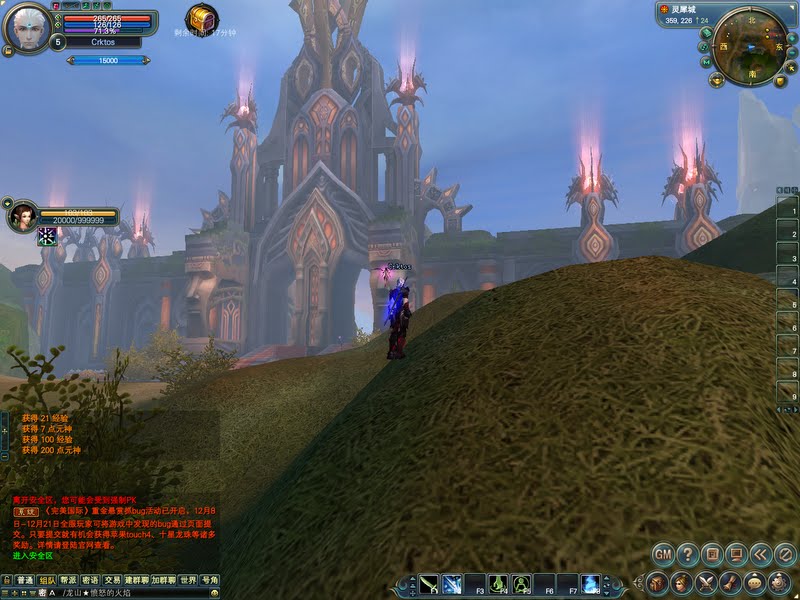
Task: Use the green sword slash skill slot
Action: pos(429,583)
